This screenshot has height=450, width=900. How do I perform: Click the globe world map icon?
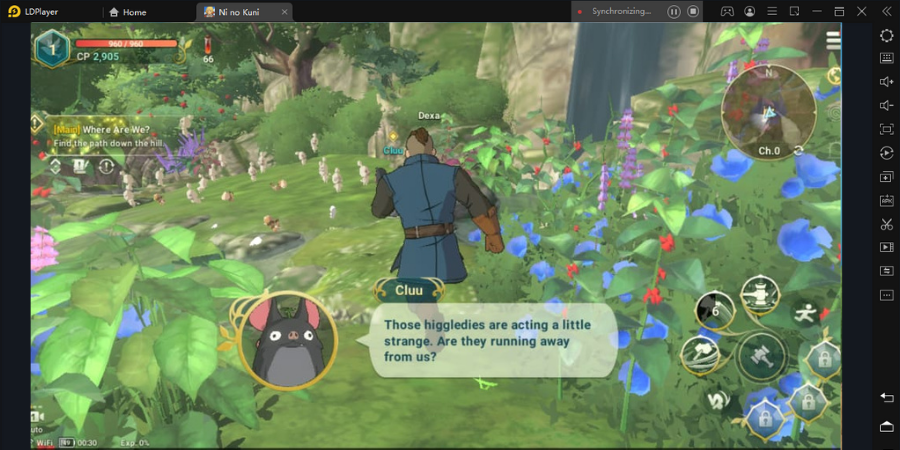tap(833, 76)
